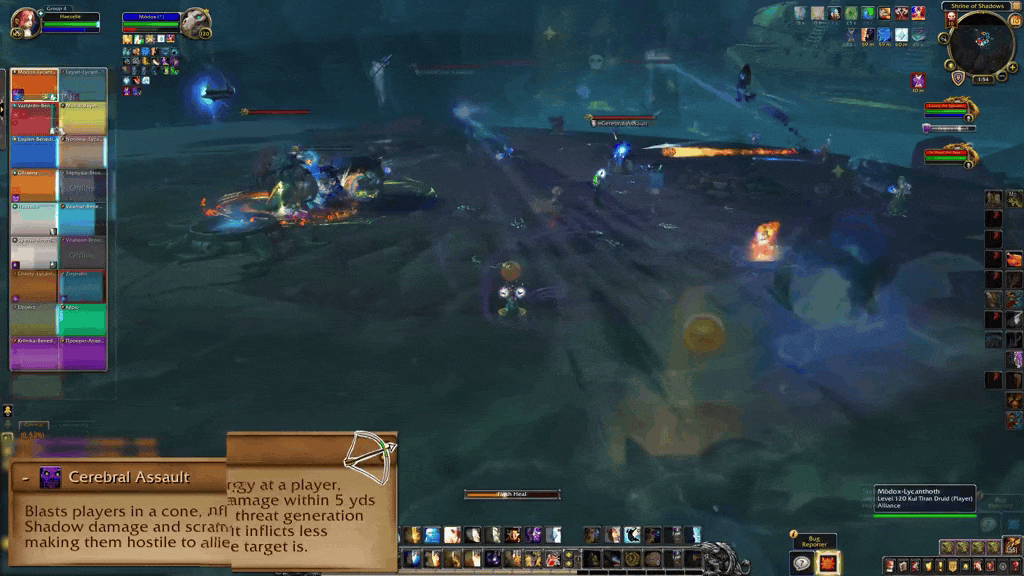This screenshot has width=1024, height=576.
Task: Click the red skull raid difficulty flag
Action: tap(950, 18)
